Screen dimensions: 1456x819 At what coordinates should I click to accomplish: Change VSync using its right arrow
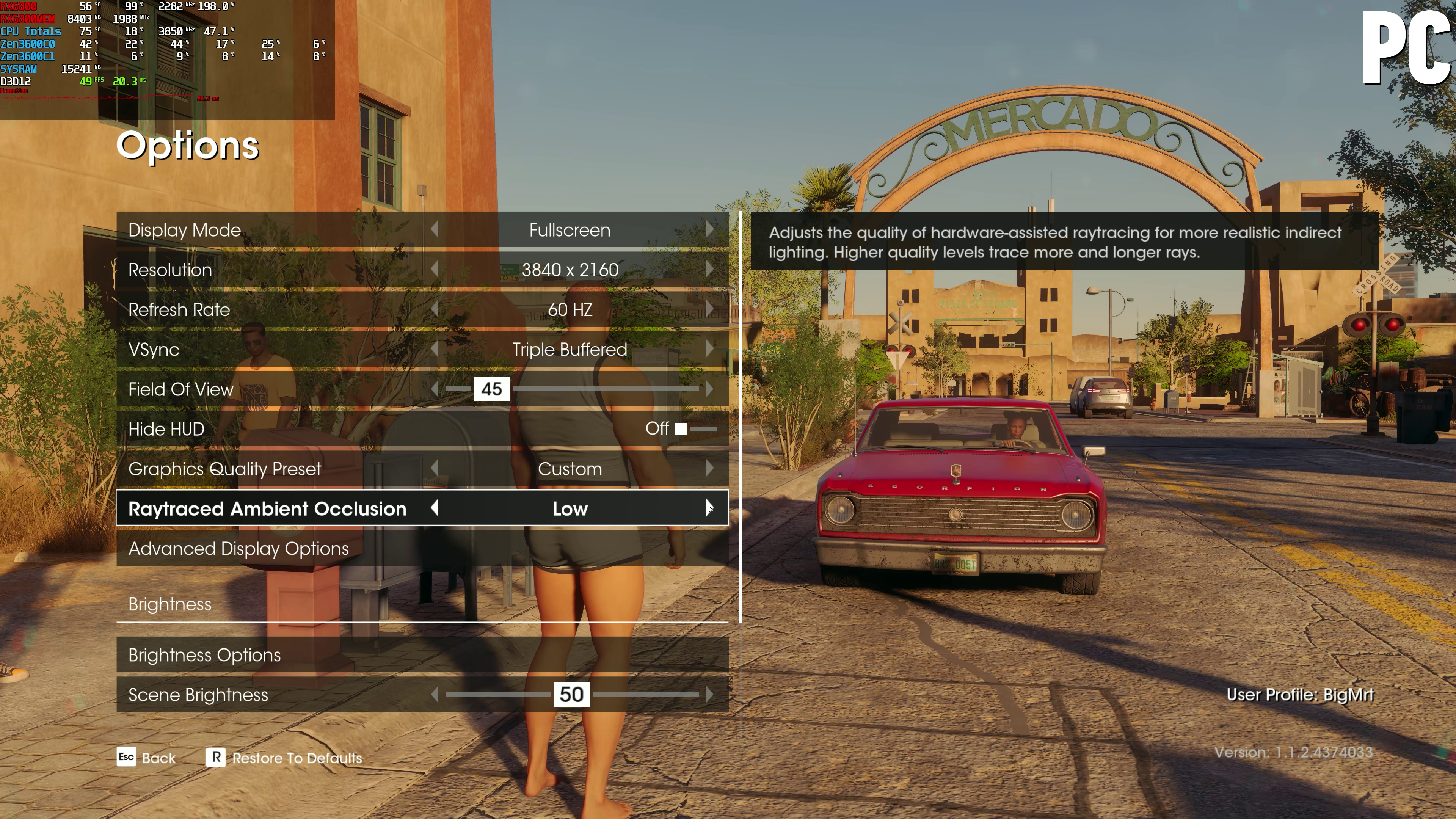[709, 349]
